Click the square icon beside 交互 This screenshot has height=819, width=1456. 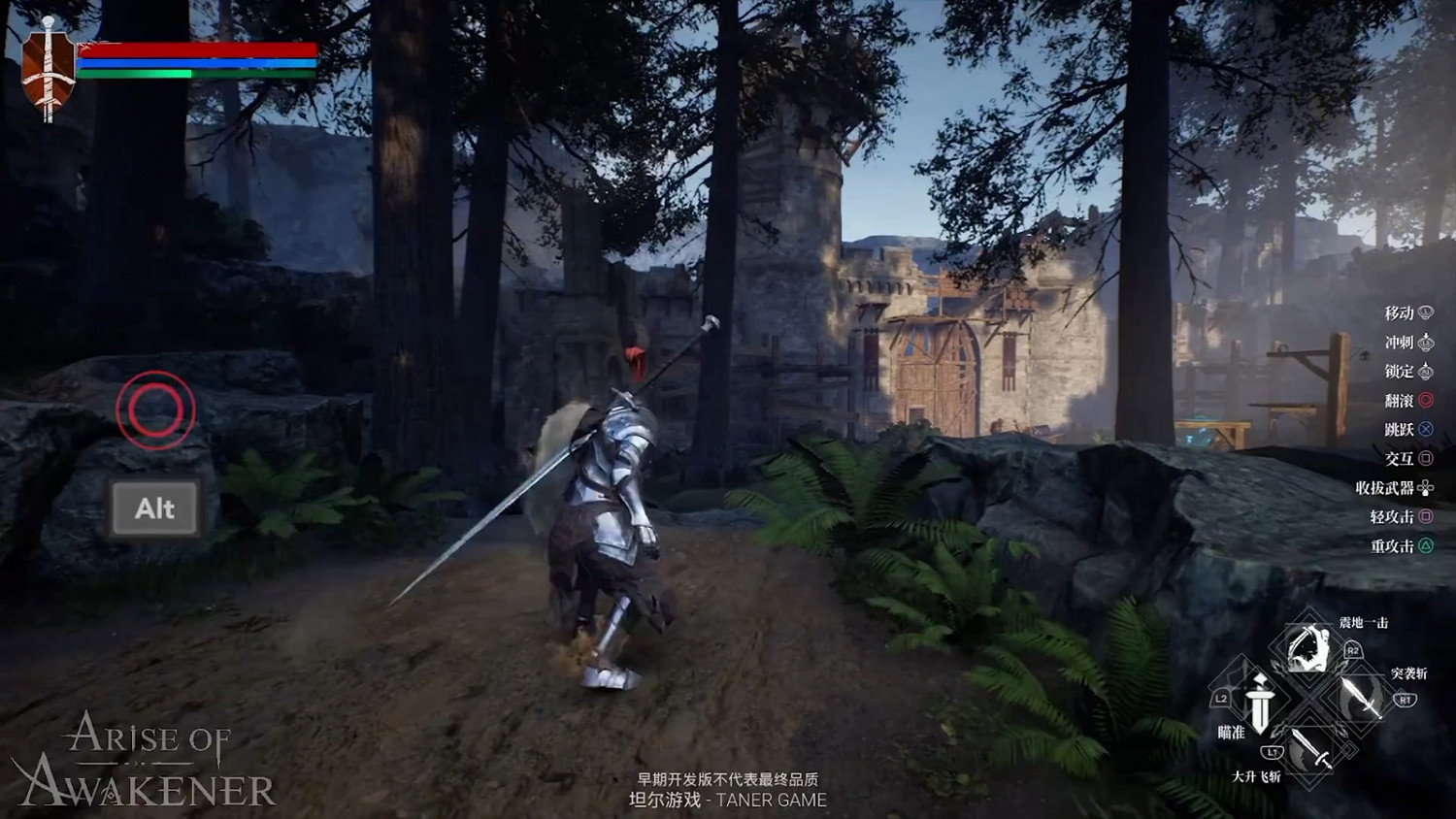(x=1427, y=457)
